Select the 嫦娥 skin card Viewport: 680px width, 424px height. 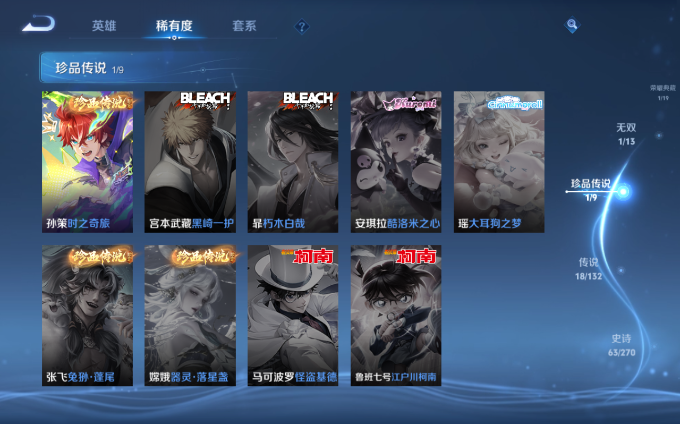coord(190,315)
